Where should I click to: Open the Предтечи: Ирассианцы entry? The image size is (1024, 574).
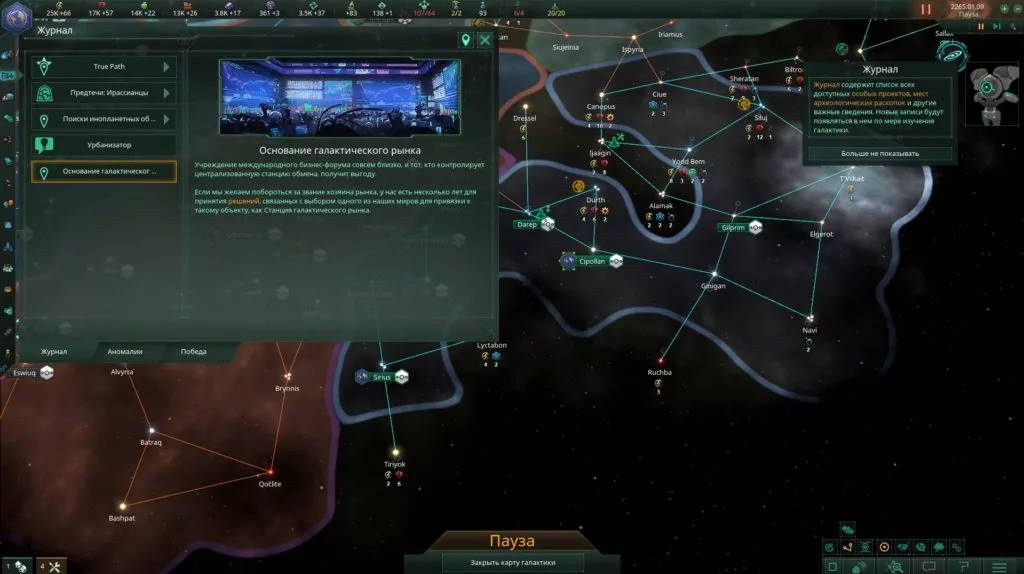tap(104, 93)
